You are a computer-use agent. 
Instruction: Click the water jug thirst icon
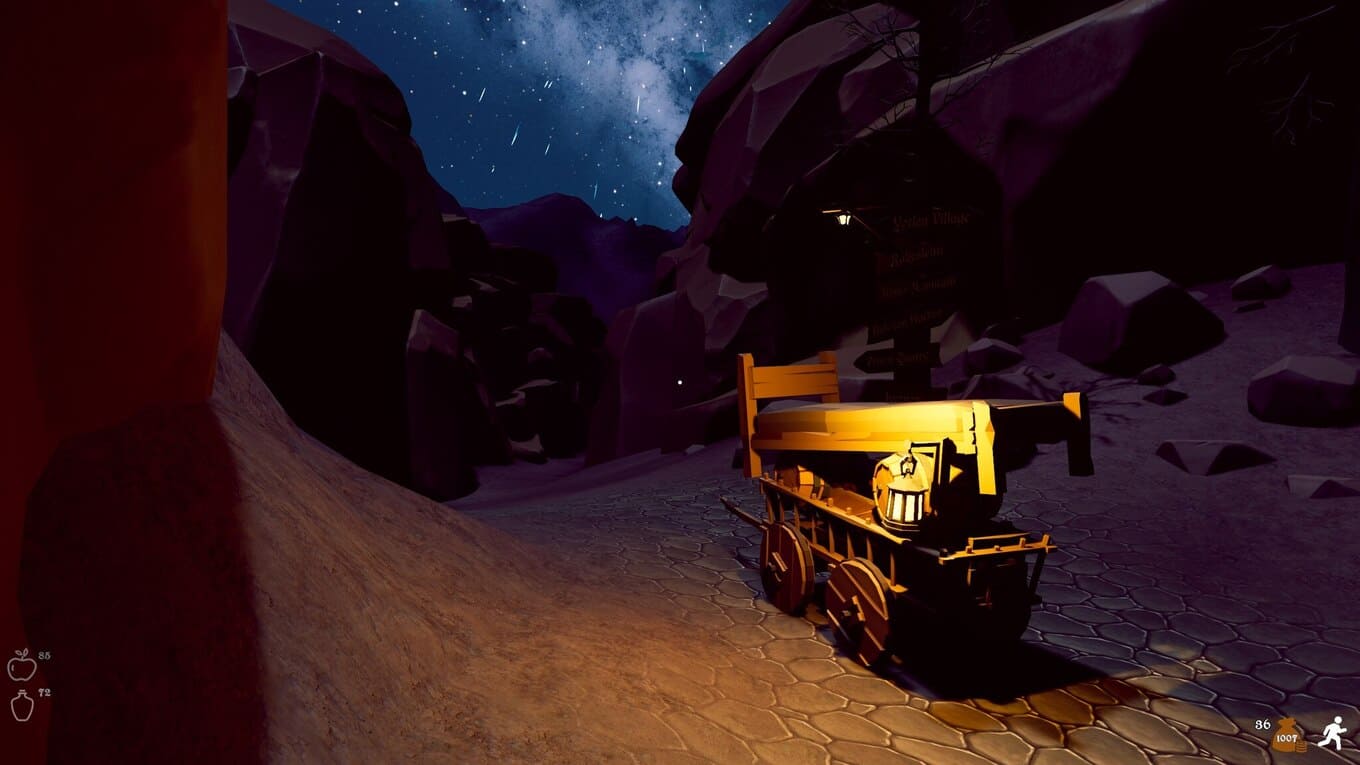click(22, 704)
